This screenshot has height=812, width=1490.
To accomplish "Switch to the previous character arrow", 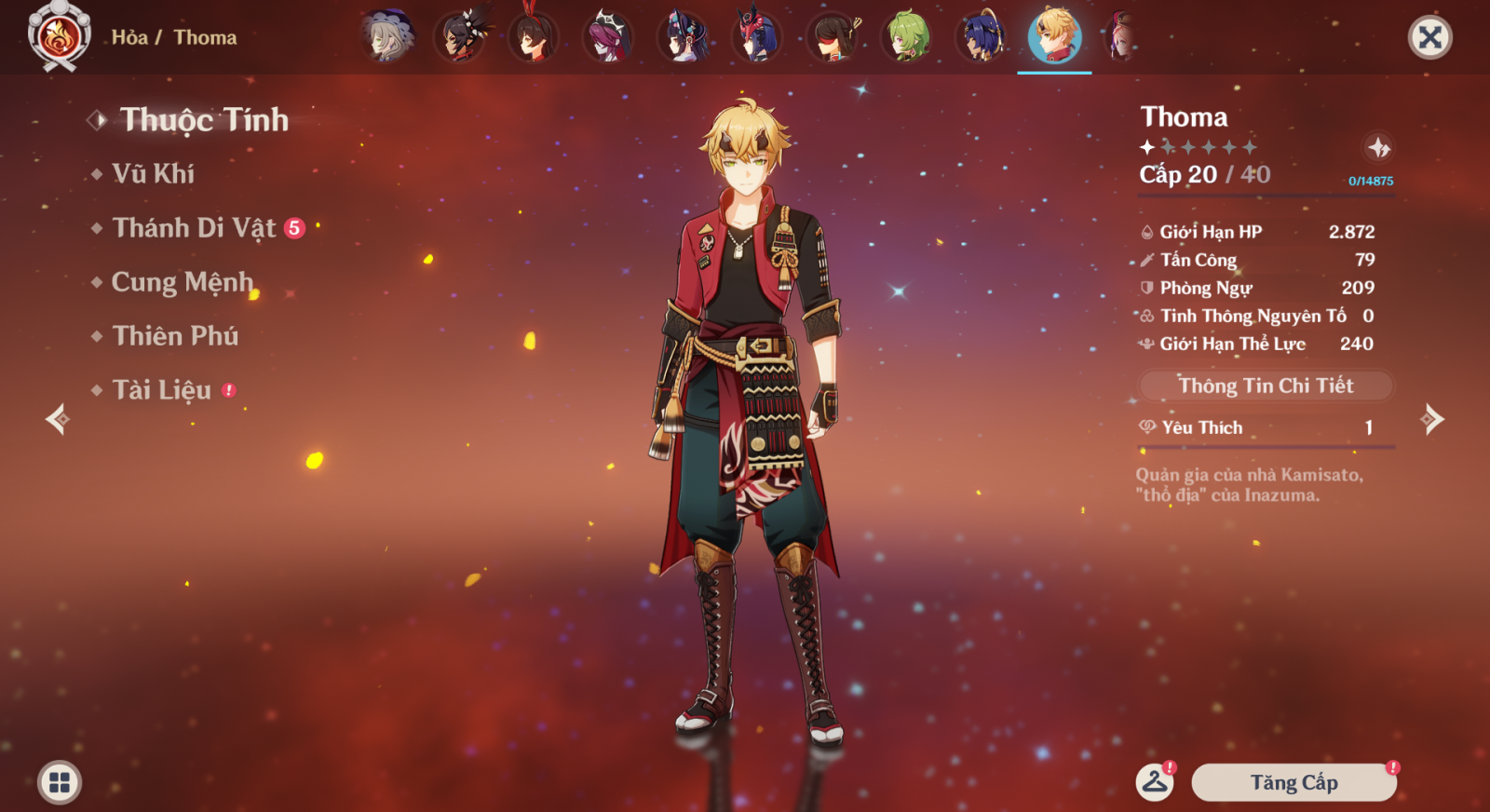I will pyautogui.click(x=58, y=419).
